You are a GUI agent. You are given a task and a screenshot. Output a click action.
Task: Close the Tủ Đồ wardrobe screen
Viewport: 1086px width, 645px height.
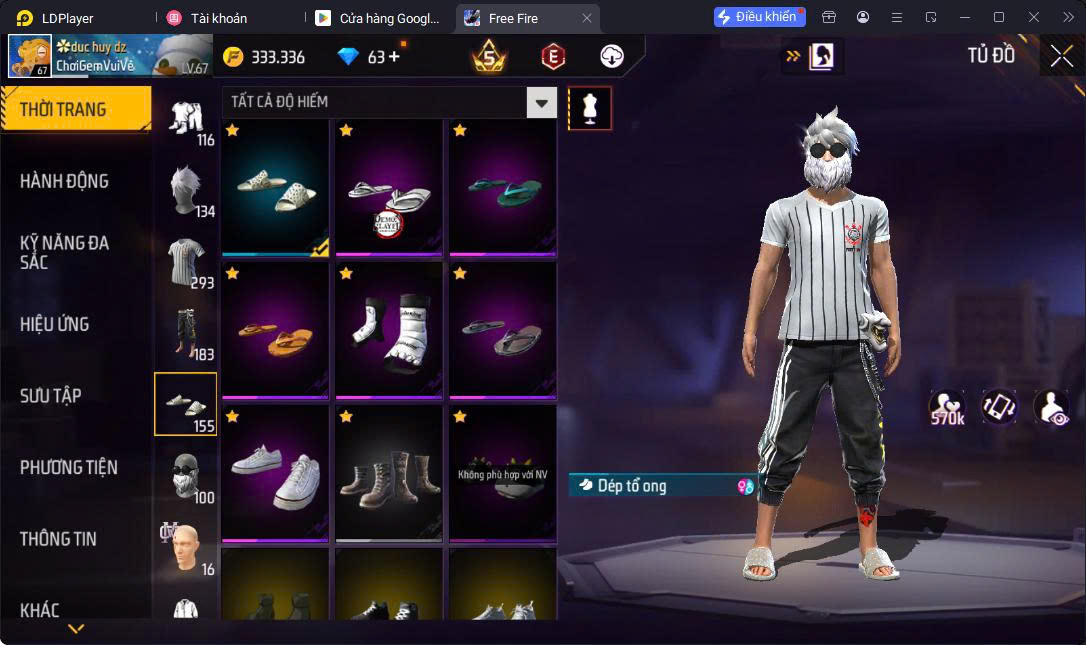click(1061, 56)
